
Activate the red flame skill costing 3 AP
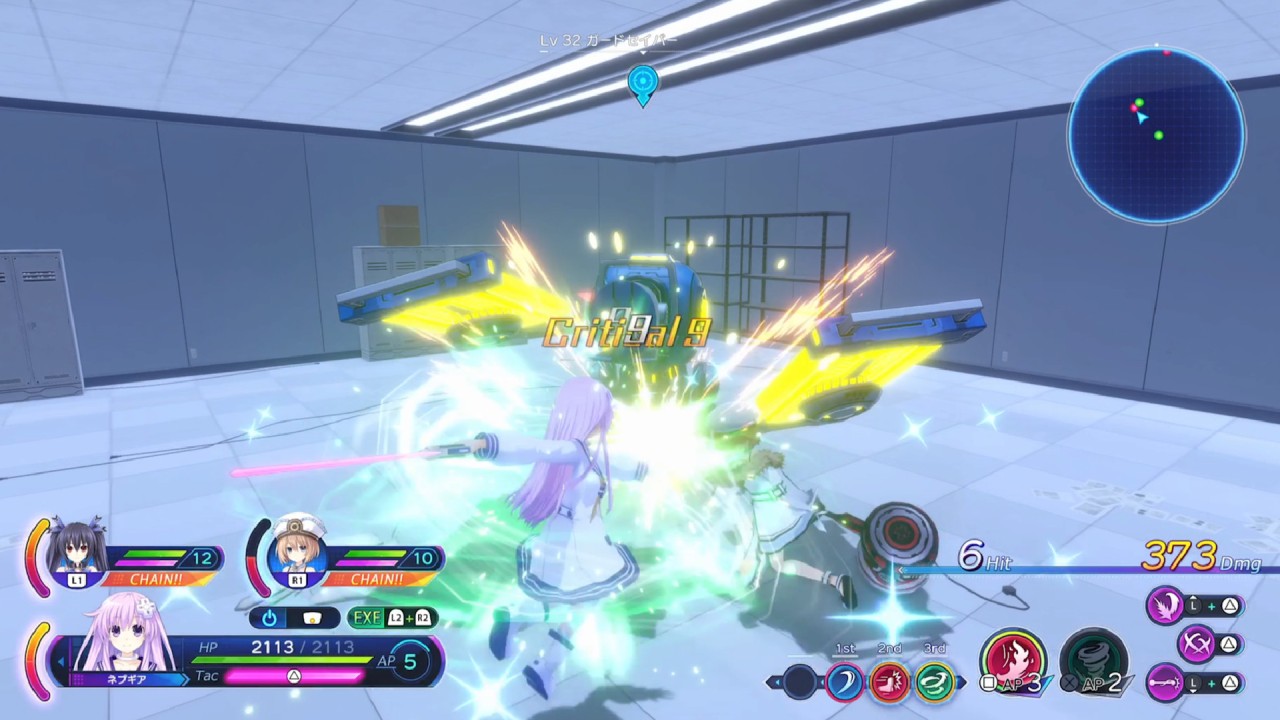tap(1012, 659)
